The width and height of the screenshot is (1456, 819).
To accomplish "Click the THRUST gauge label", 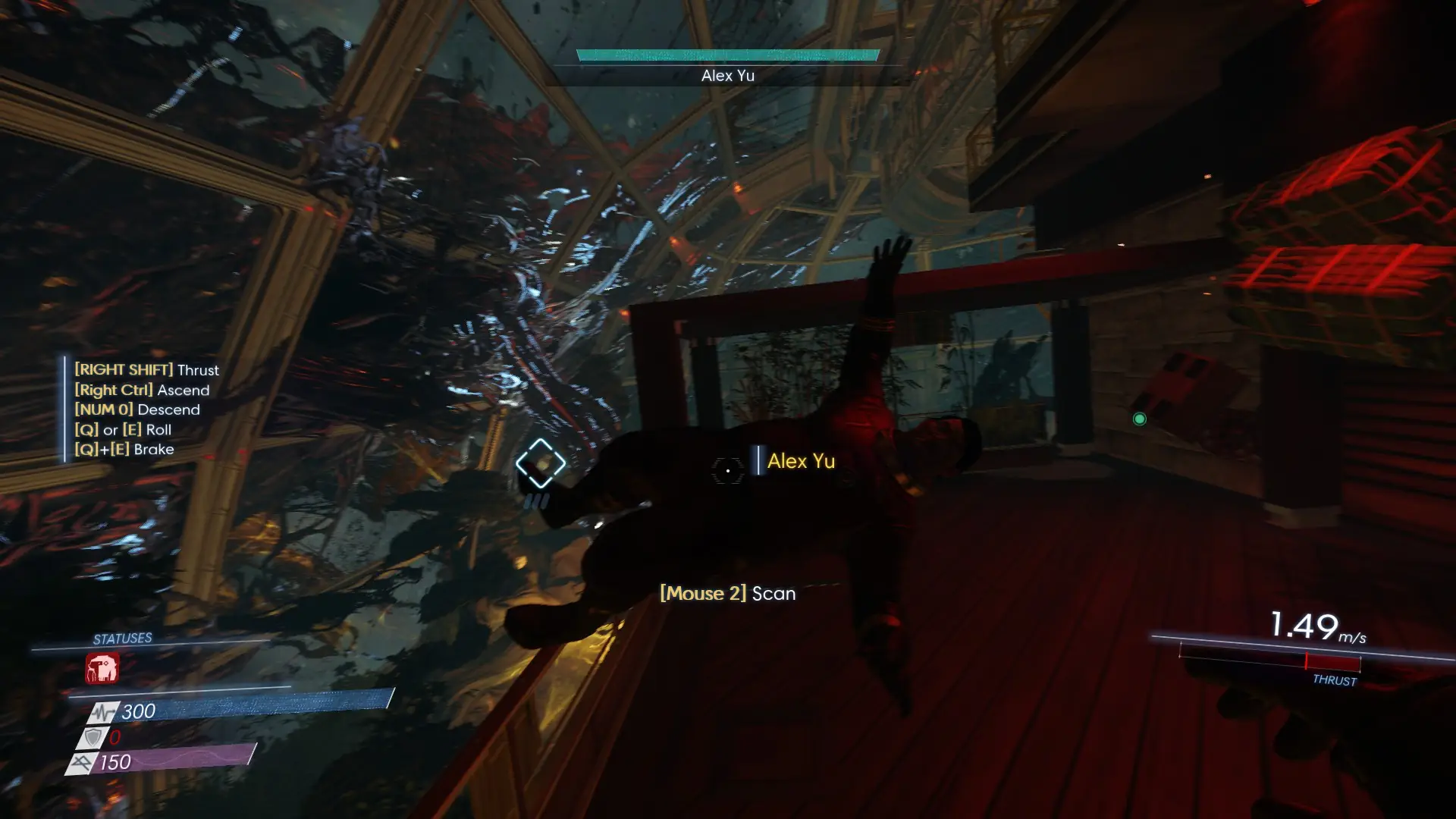I will coord(1336,682).
